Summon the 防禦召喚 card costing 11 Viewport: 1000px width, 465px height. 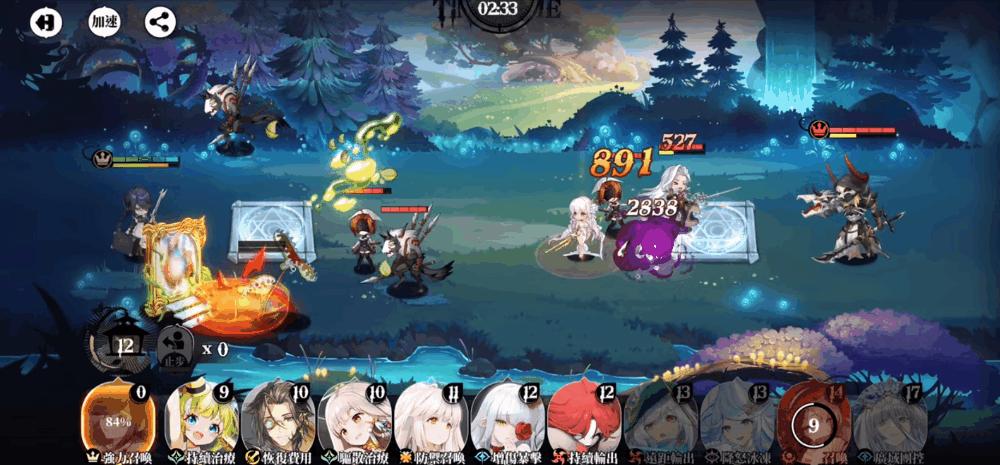[430, 417]
